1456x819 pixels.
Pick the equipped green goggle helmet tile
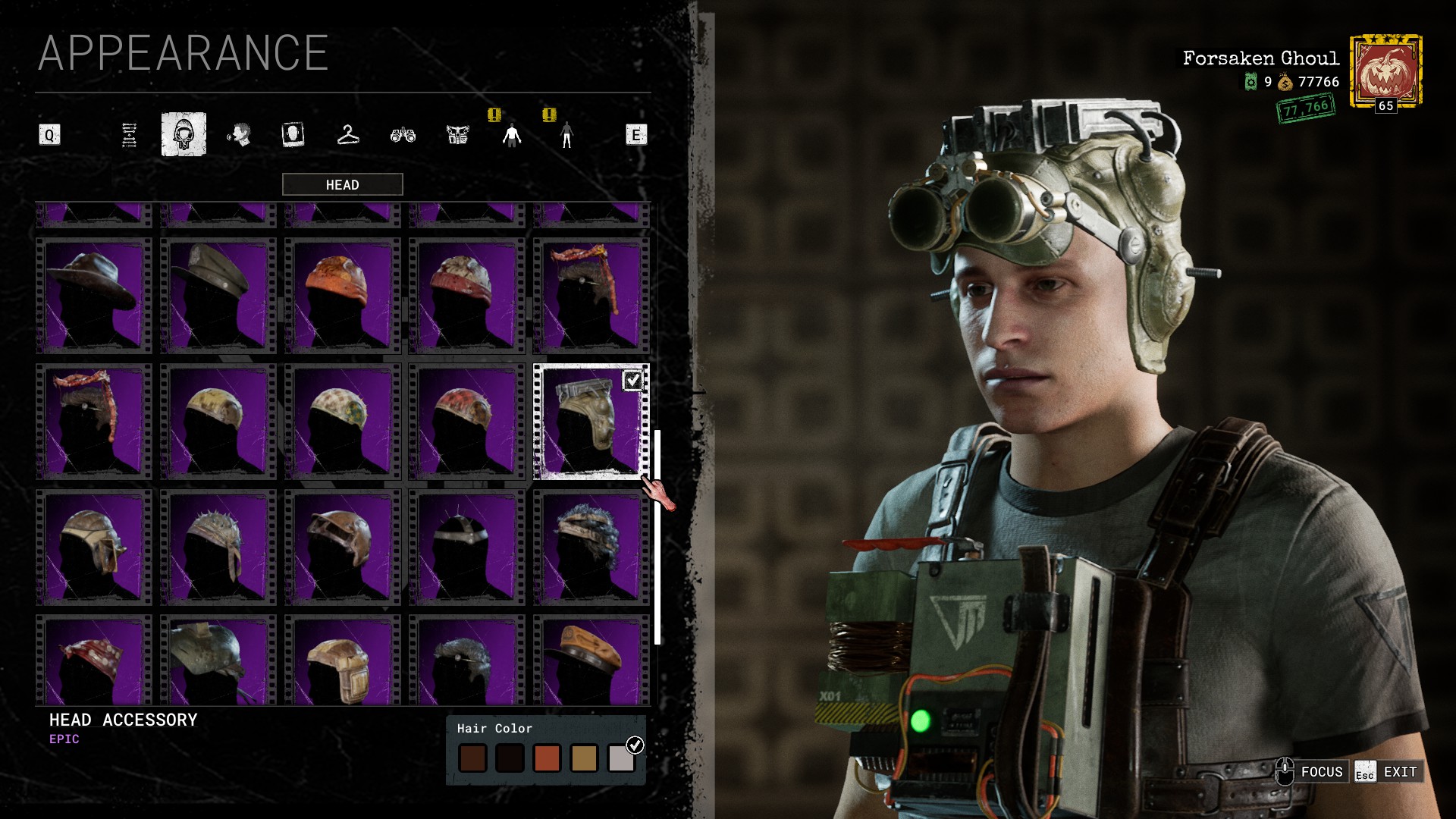click(591, 422)
